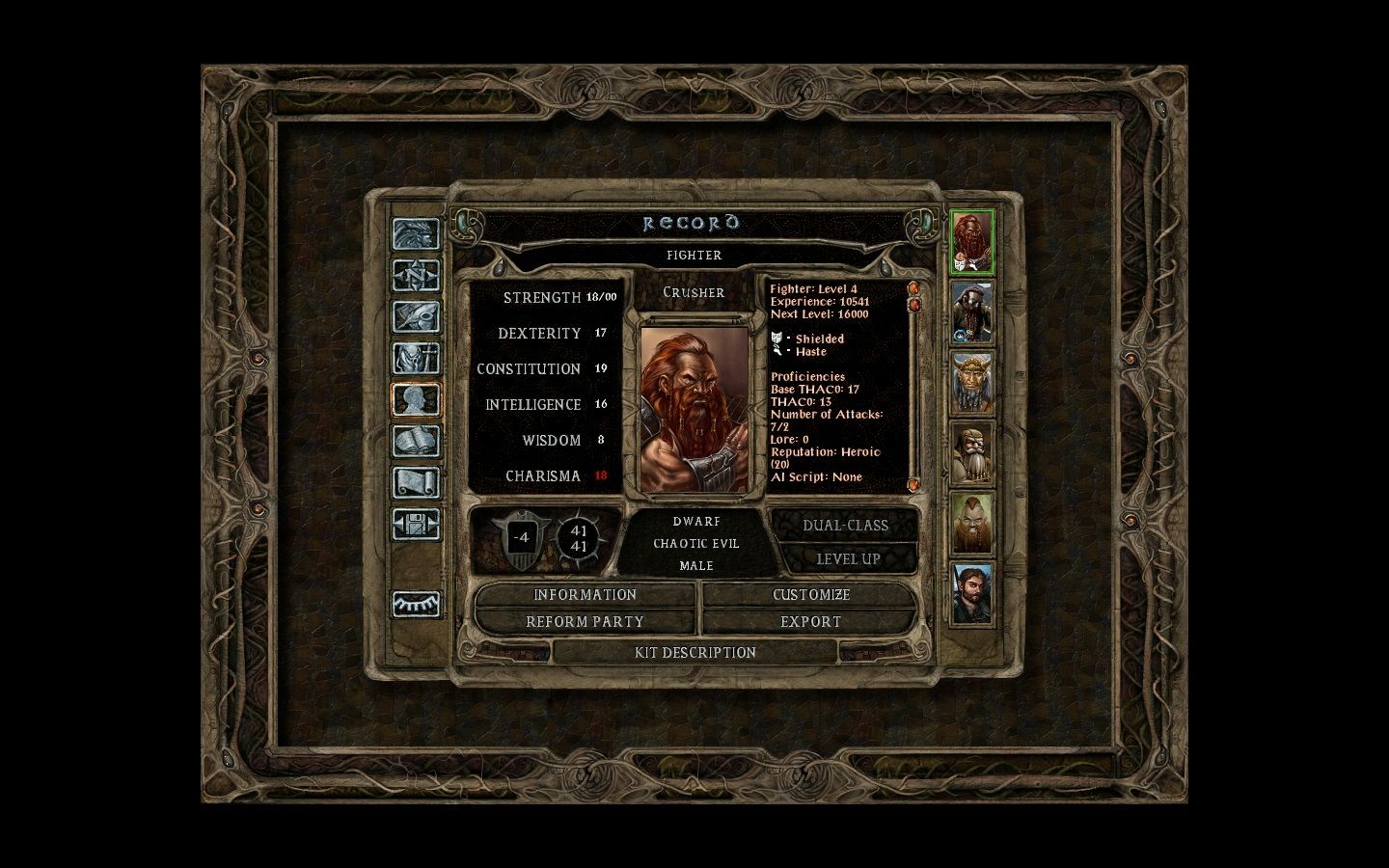Export the character Crusher

pyautogui.click(x=810, y=622)
